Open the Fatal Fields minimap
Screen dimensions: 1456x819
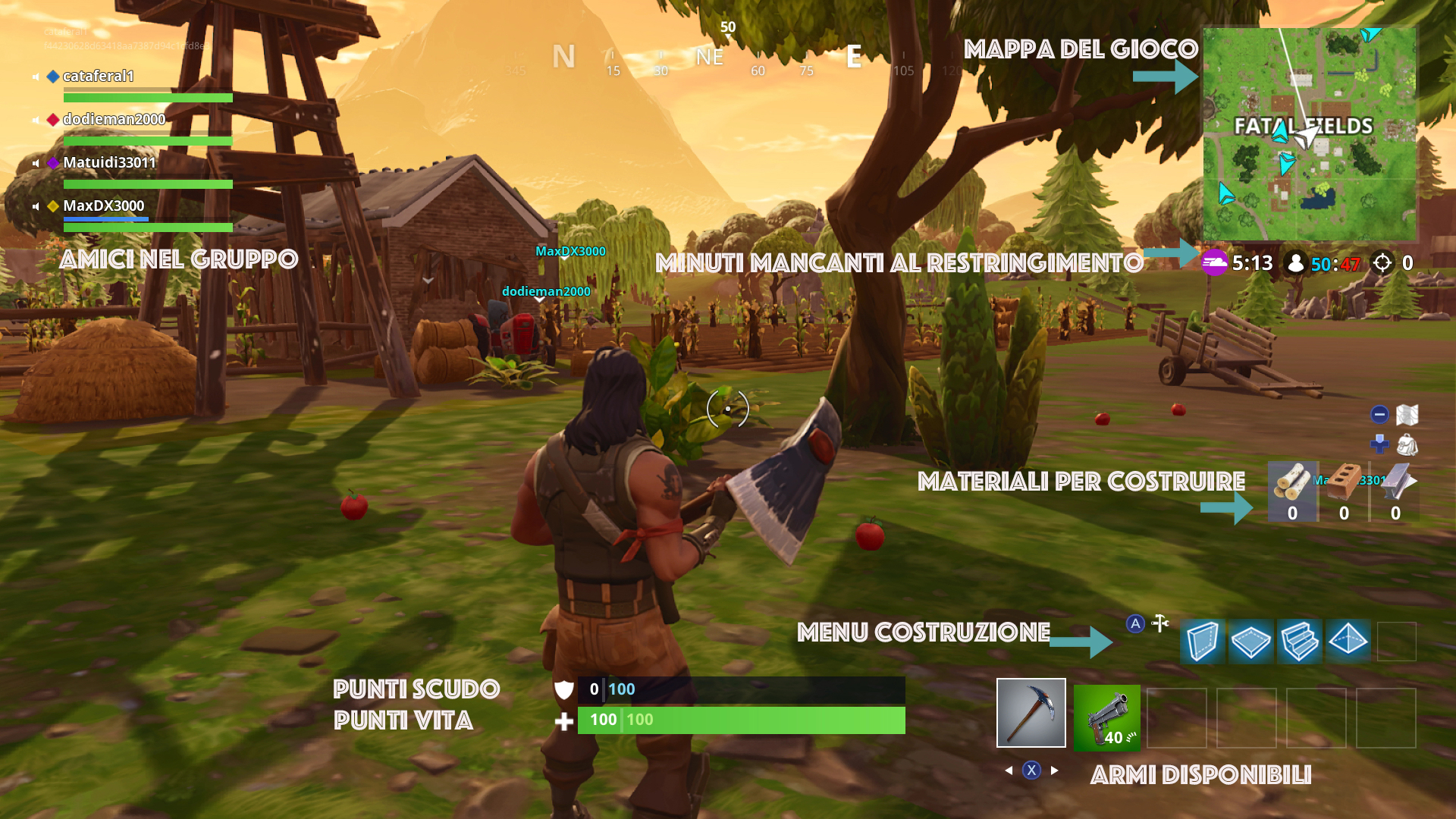[x=1309, y=134]
